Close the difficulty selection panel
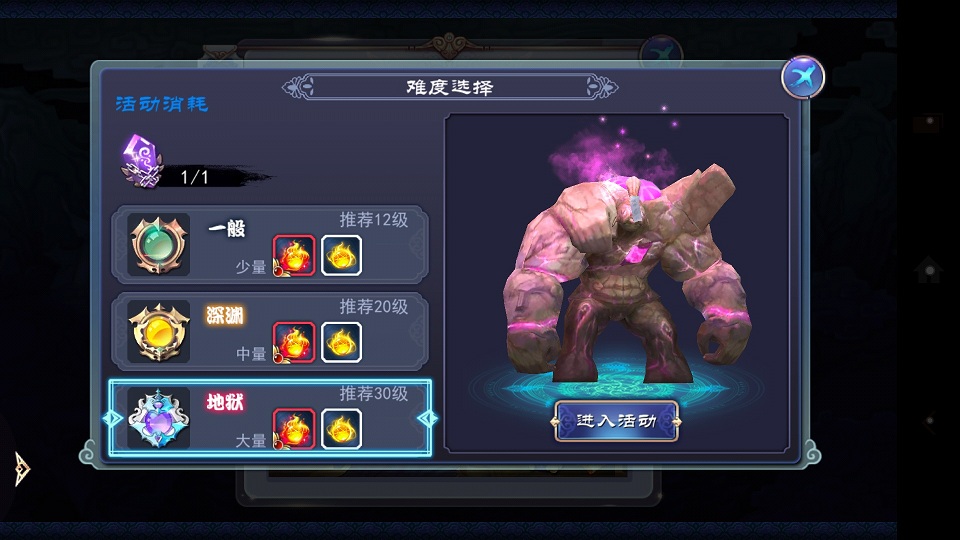This screenshot has height=540, width=960. click(803, 77)
